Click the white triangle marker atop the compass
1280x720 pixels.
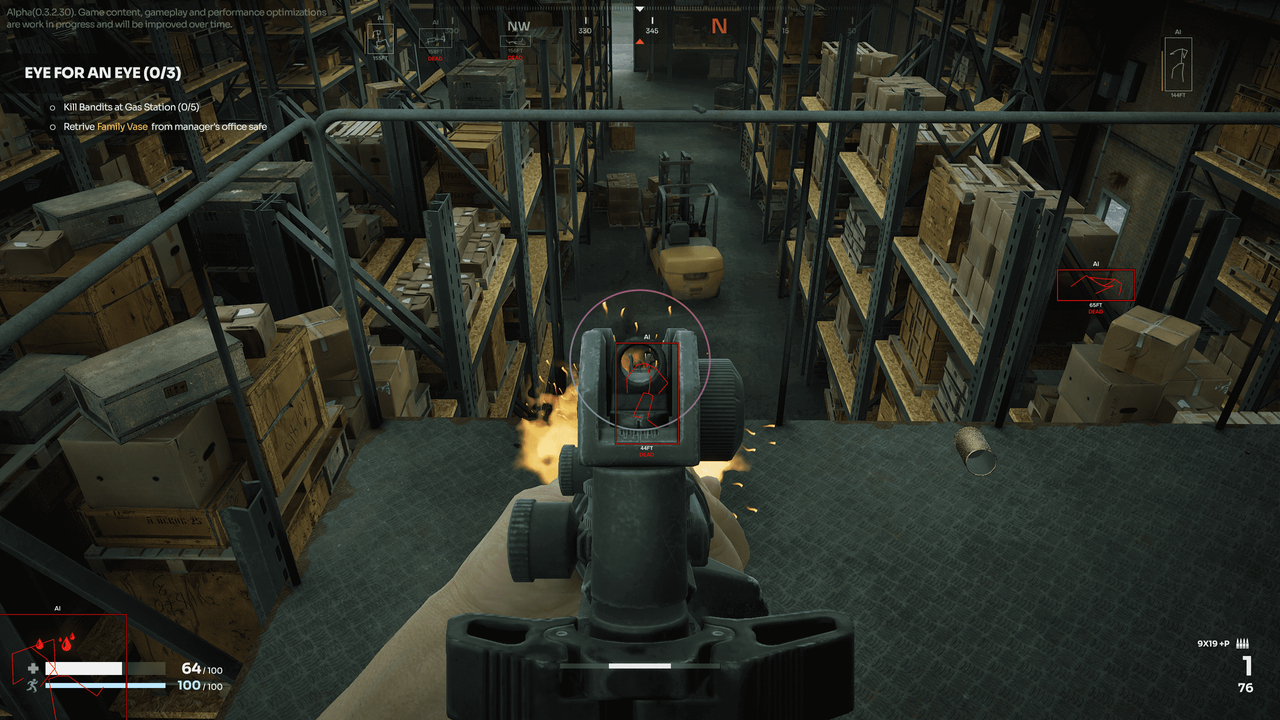[640, 9]
